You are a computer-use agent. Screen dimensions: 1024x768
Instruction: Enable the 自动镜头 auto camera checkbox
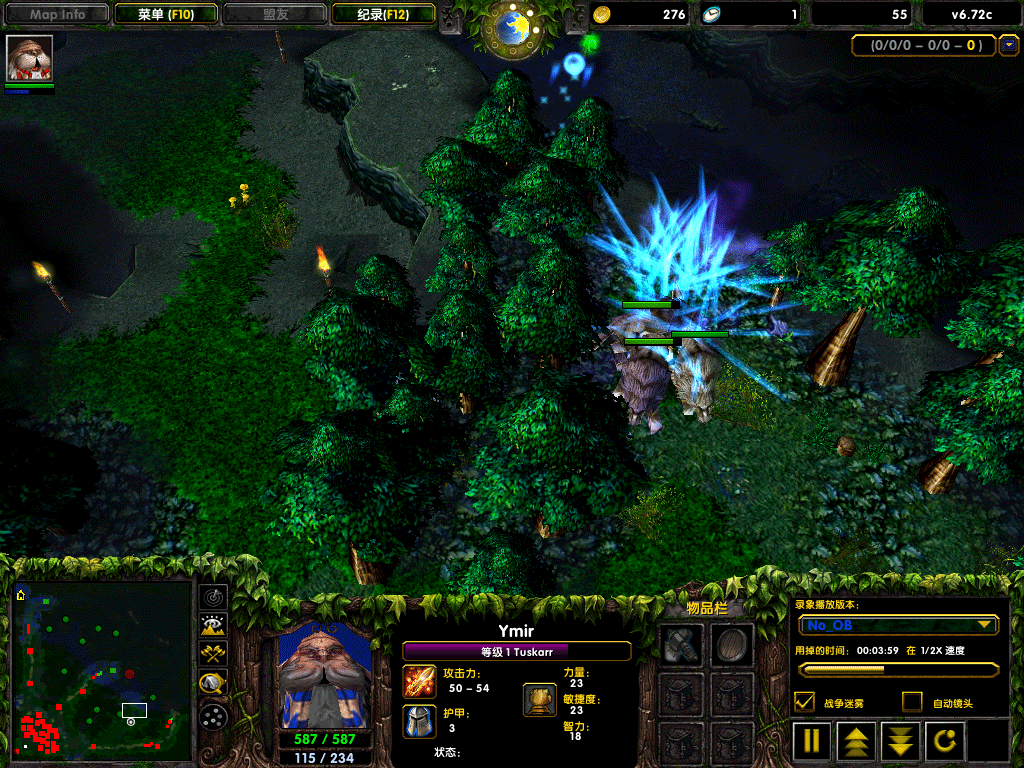911,702
